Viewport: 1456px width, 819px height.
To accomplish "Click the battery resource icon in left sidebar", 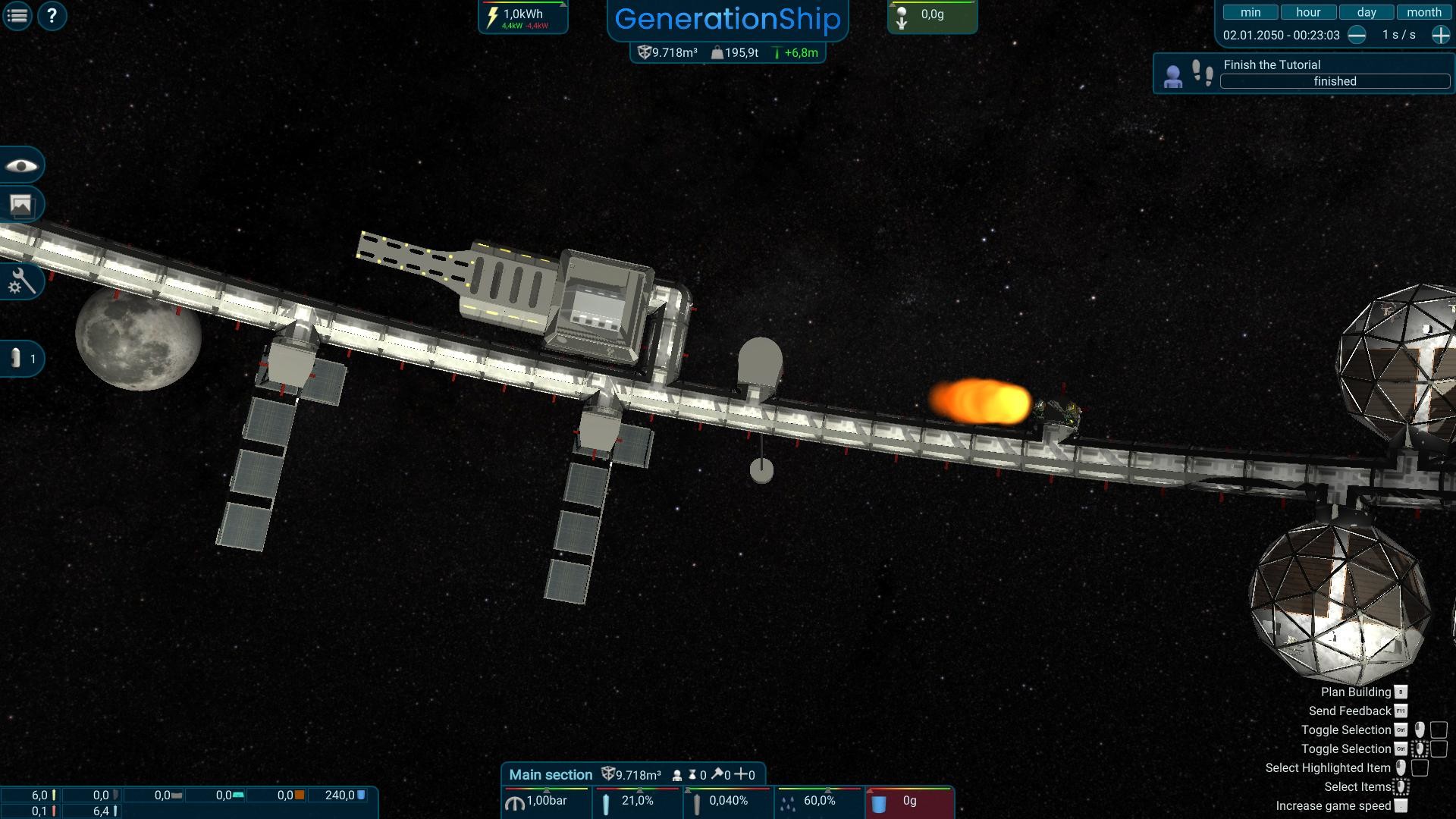I will (x=17, y=358).
